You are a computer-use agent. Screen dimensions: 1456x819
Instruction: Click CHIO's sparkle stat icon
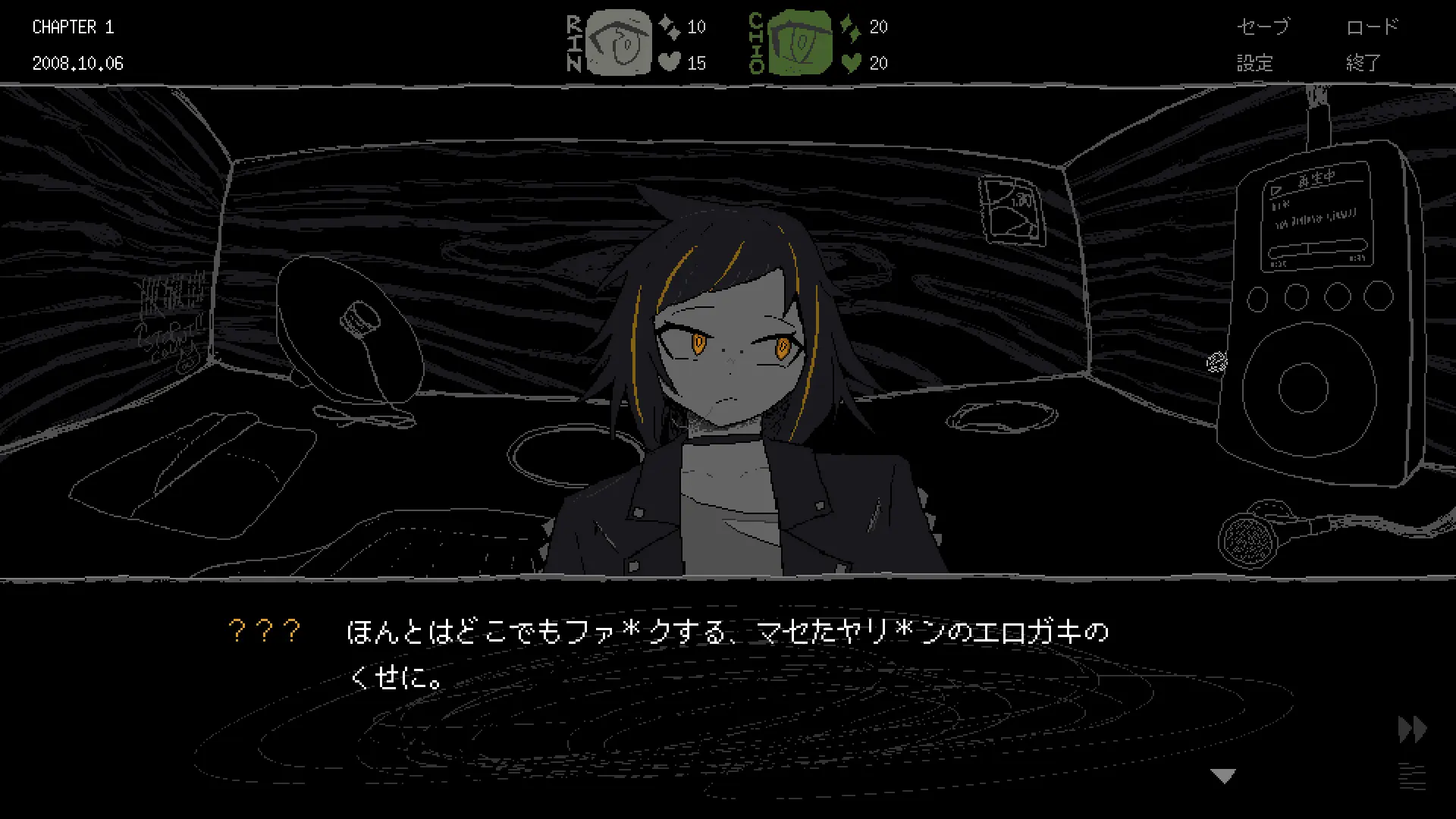852,27
